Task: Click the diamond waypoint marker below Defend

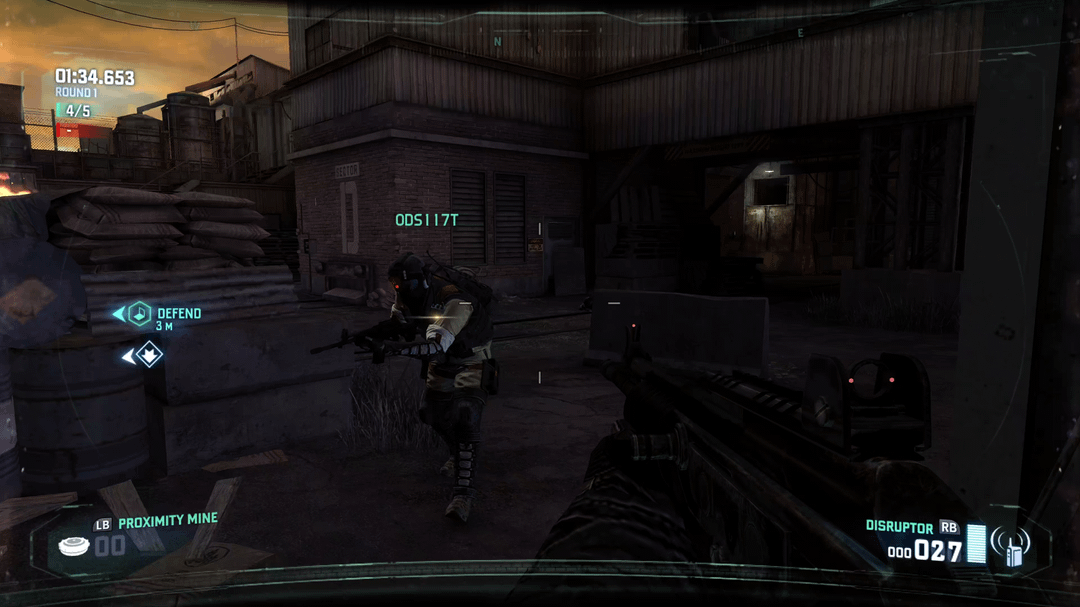Action: [x=149, y=355]
